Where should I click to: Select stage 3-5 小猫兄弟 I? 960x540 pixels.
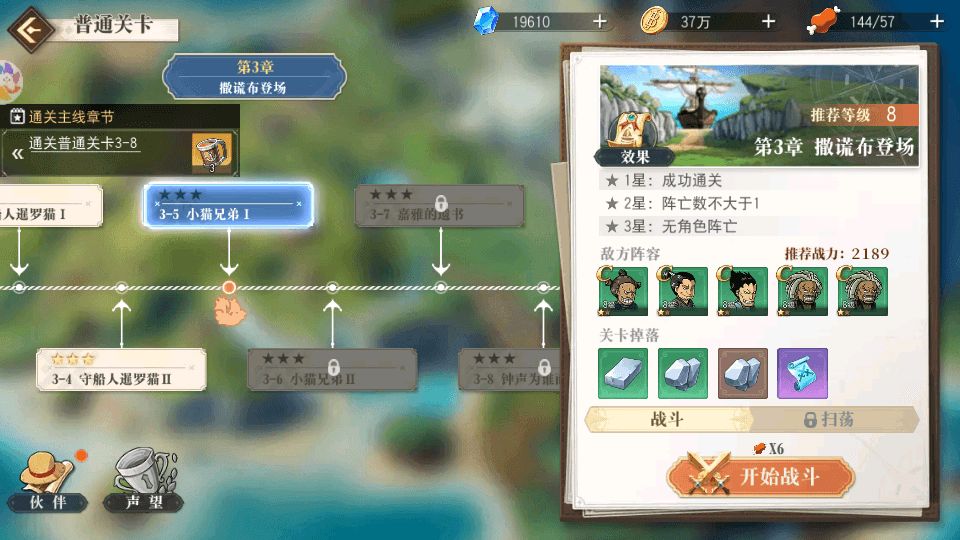[x=229, y=204]
